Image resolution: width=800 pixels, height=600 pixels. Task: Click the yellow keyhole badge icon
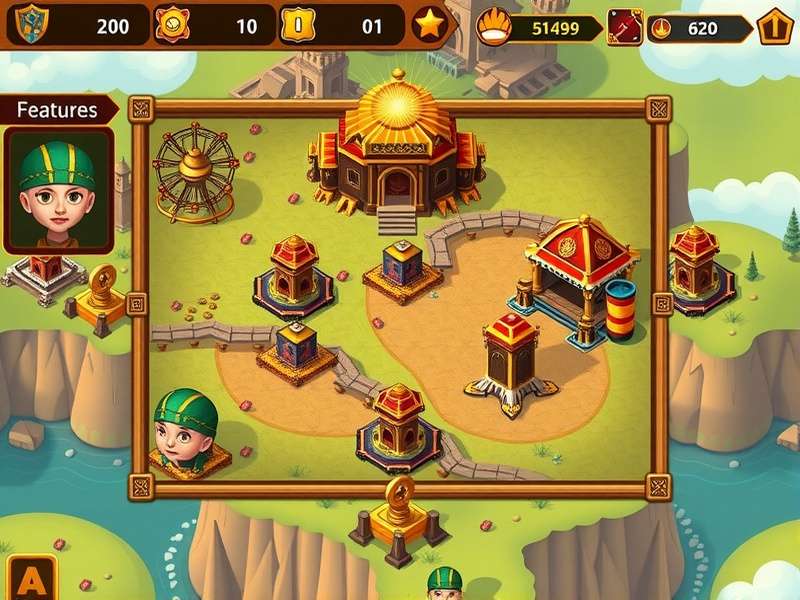click(x=297, y=25)
